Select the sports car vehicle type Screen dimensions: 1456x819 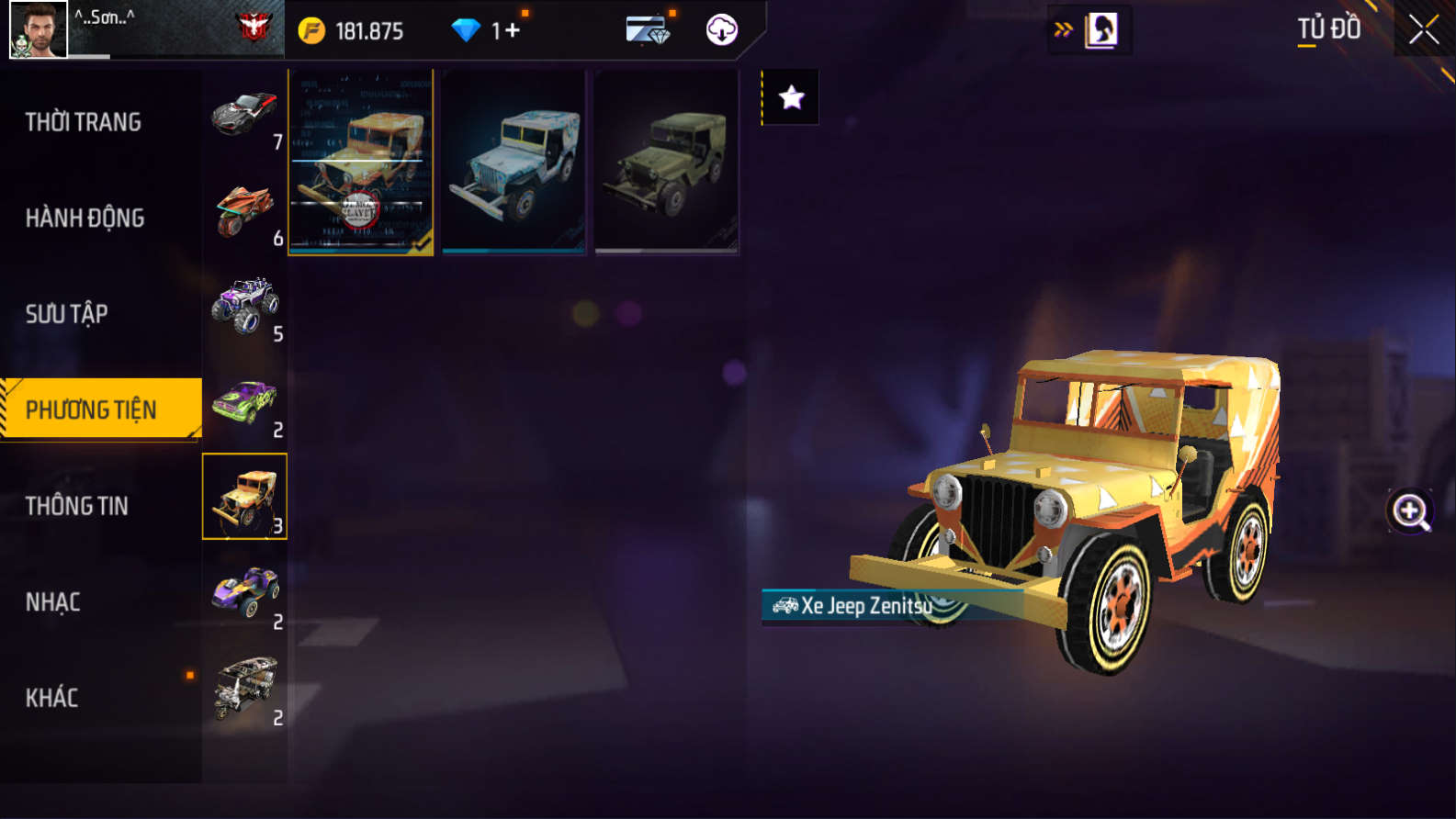(244, 114)
